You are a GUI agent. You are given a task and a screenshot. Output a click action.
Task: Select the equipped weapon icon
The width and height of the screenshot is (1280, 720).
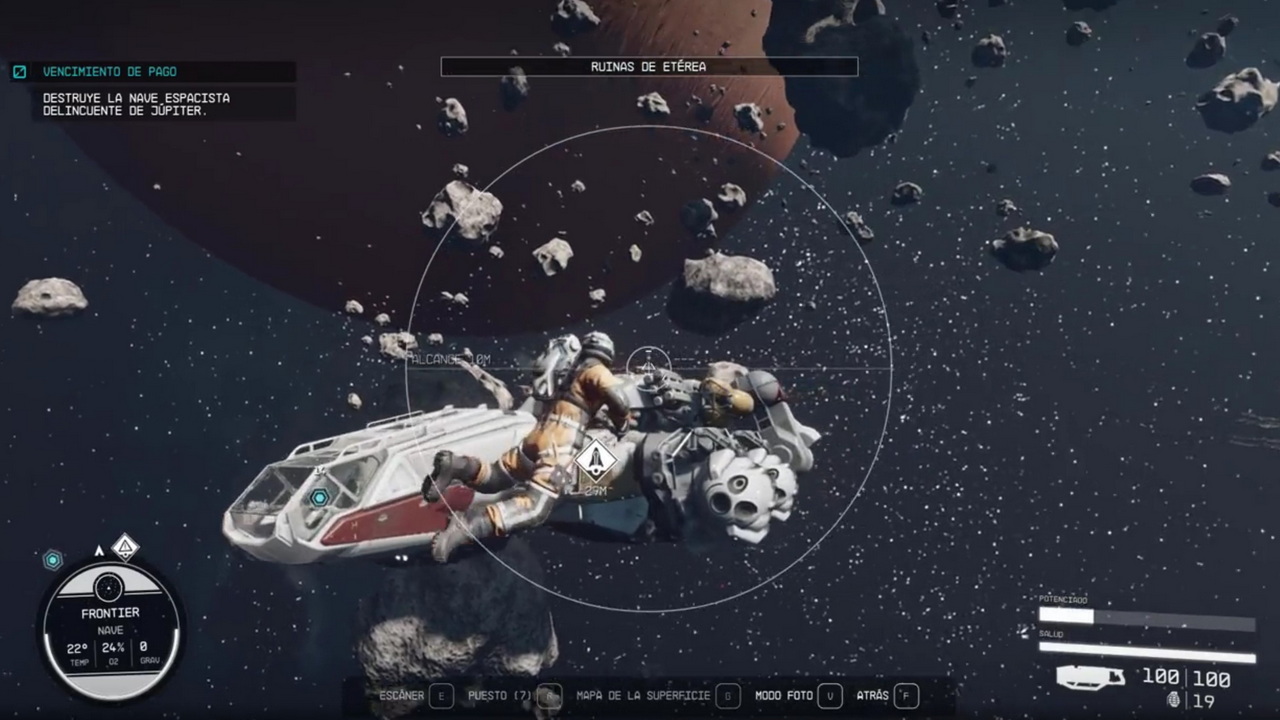(1090, 678)
